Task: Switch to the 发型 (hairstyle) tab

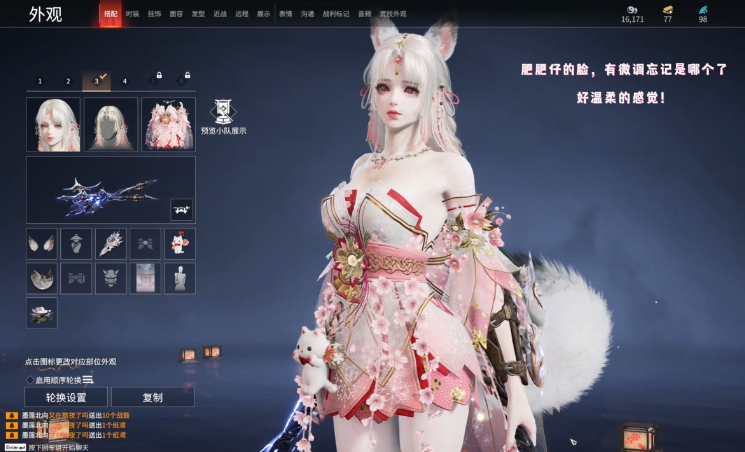Action: click(x=198, y=14)
